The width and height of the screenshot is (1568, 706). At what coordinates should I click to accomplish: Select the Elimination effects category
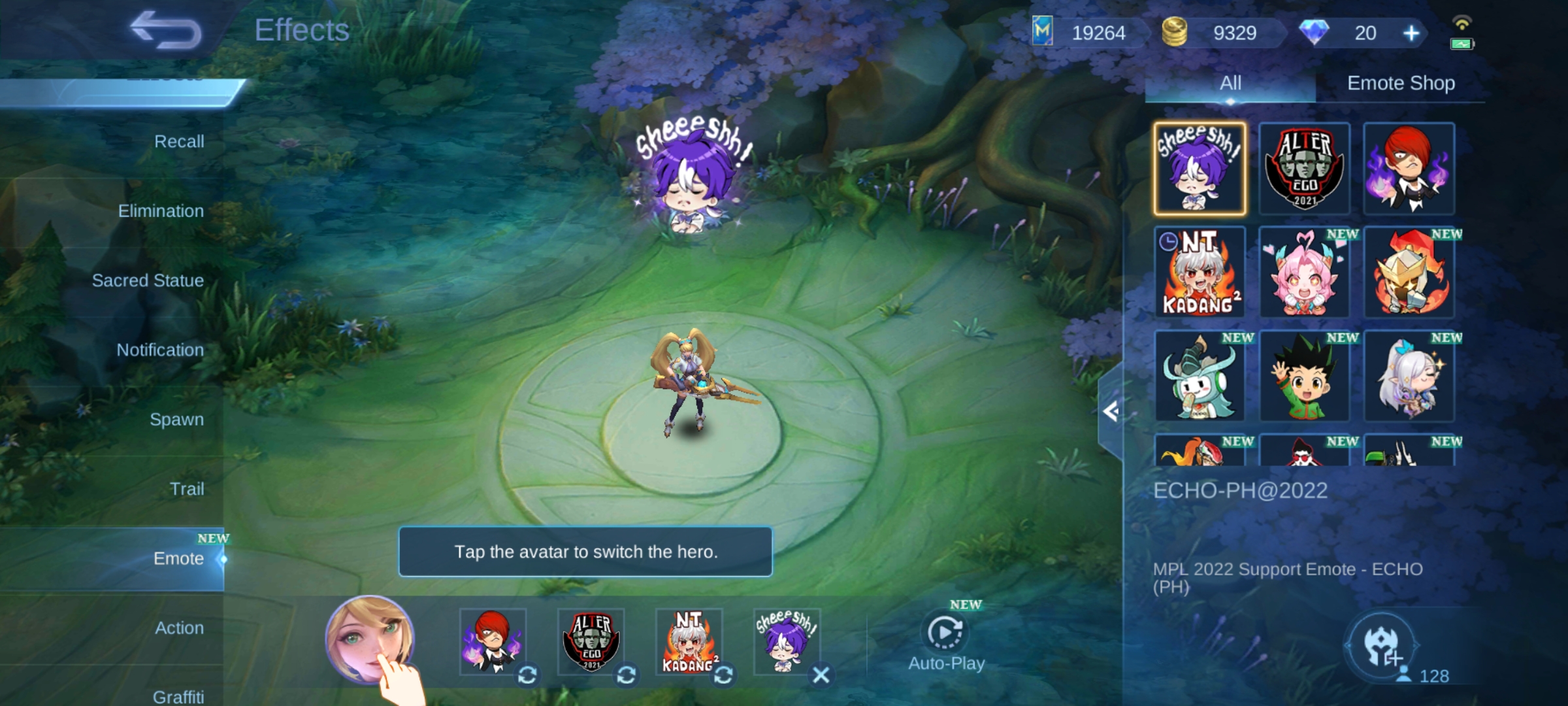pyautogui.click(x=161, y=210)
